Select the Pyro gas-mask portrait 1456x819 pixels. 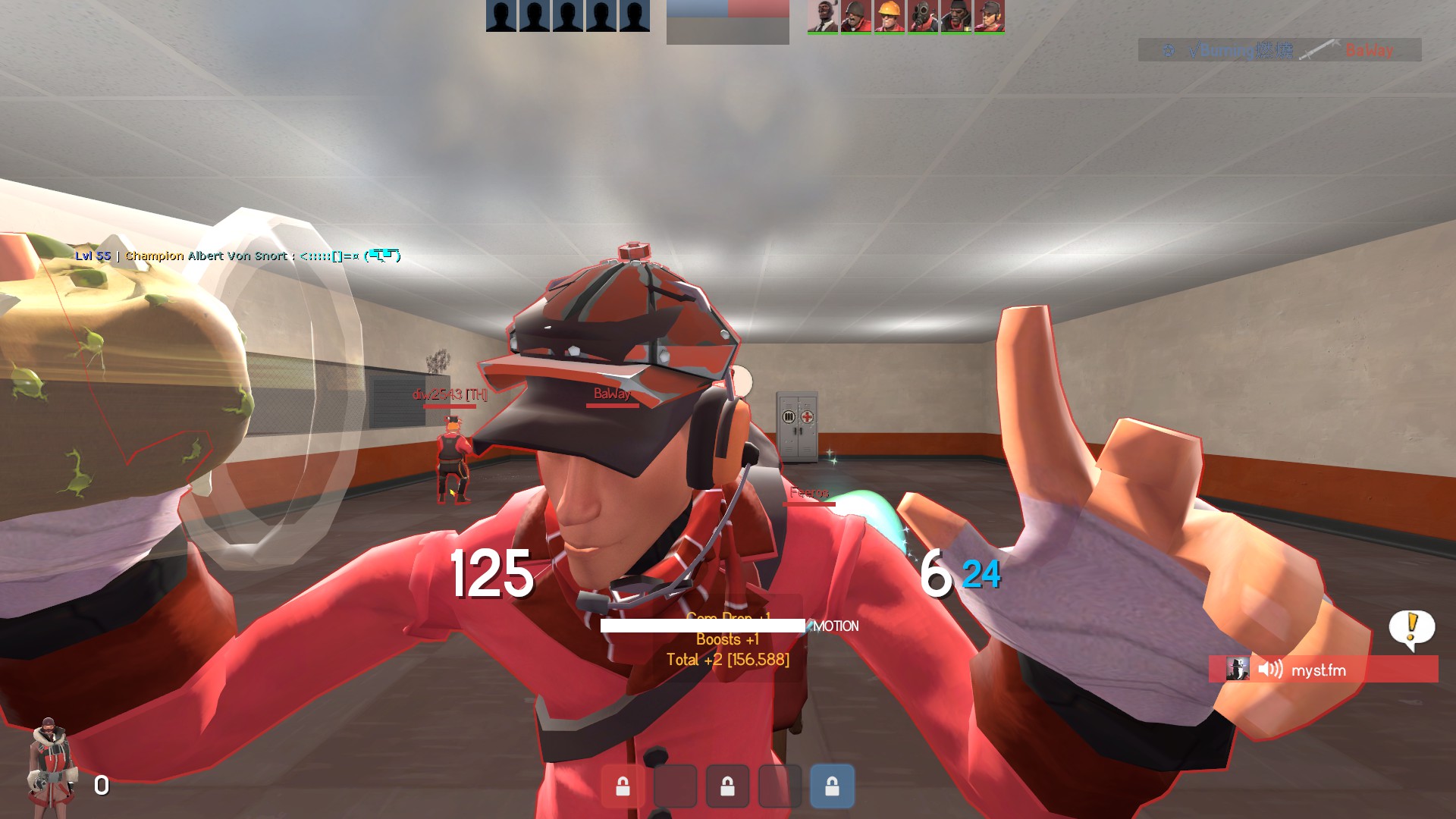(x=923, y=16)
